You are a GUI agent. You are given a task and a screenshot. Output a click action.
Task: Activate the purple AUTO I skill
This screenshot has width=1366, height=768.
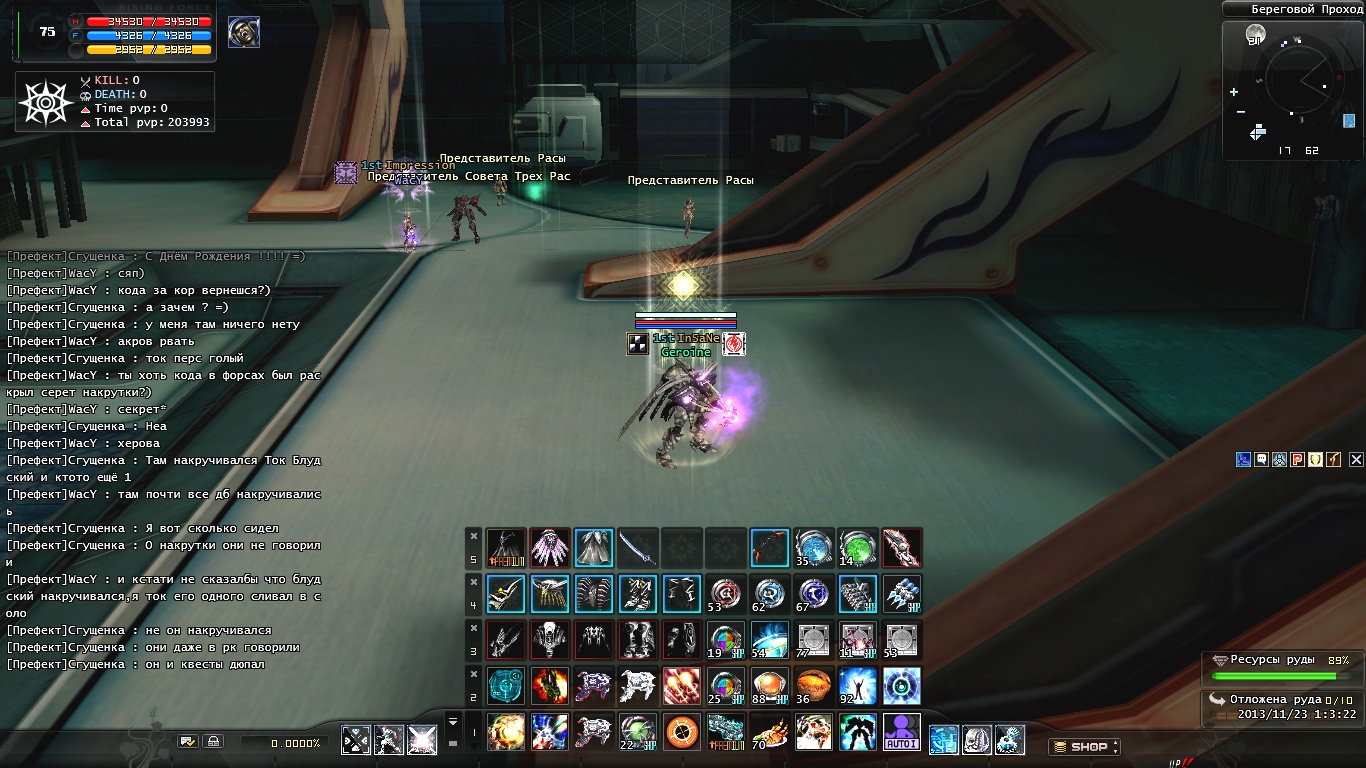pos(902,732)
